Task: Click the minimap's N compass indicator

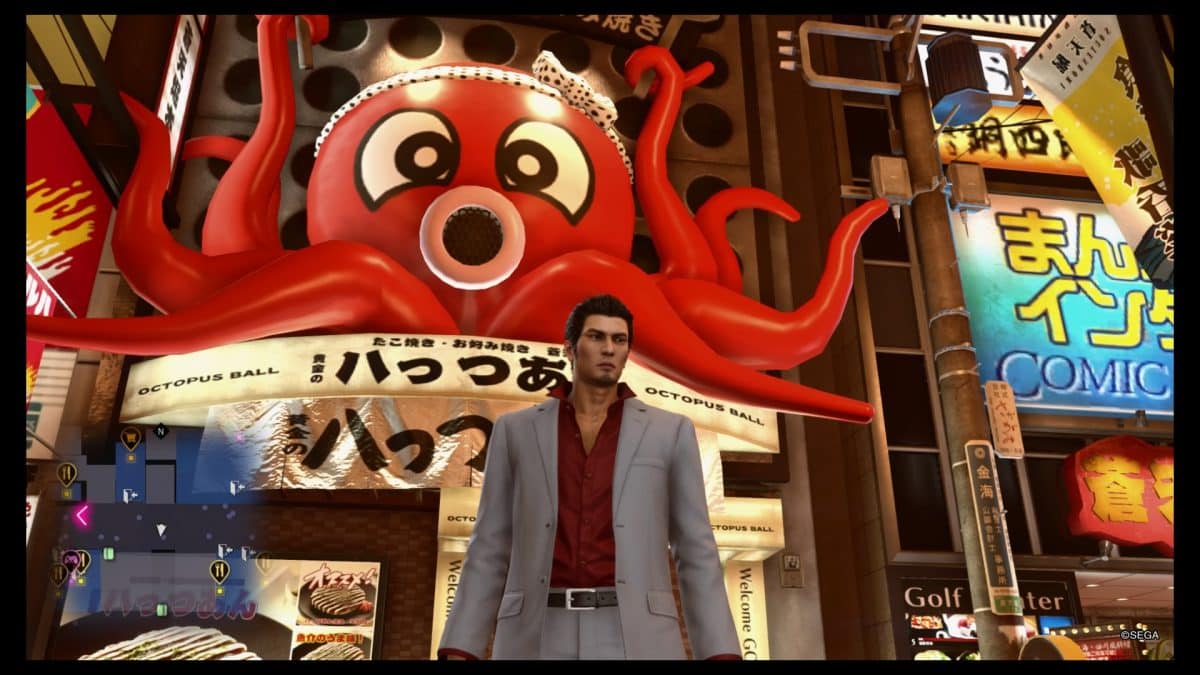Action: [160, 431]
